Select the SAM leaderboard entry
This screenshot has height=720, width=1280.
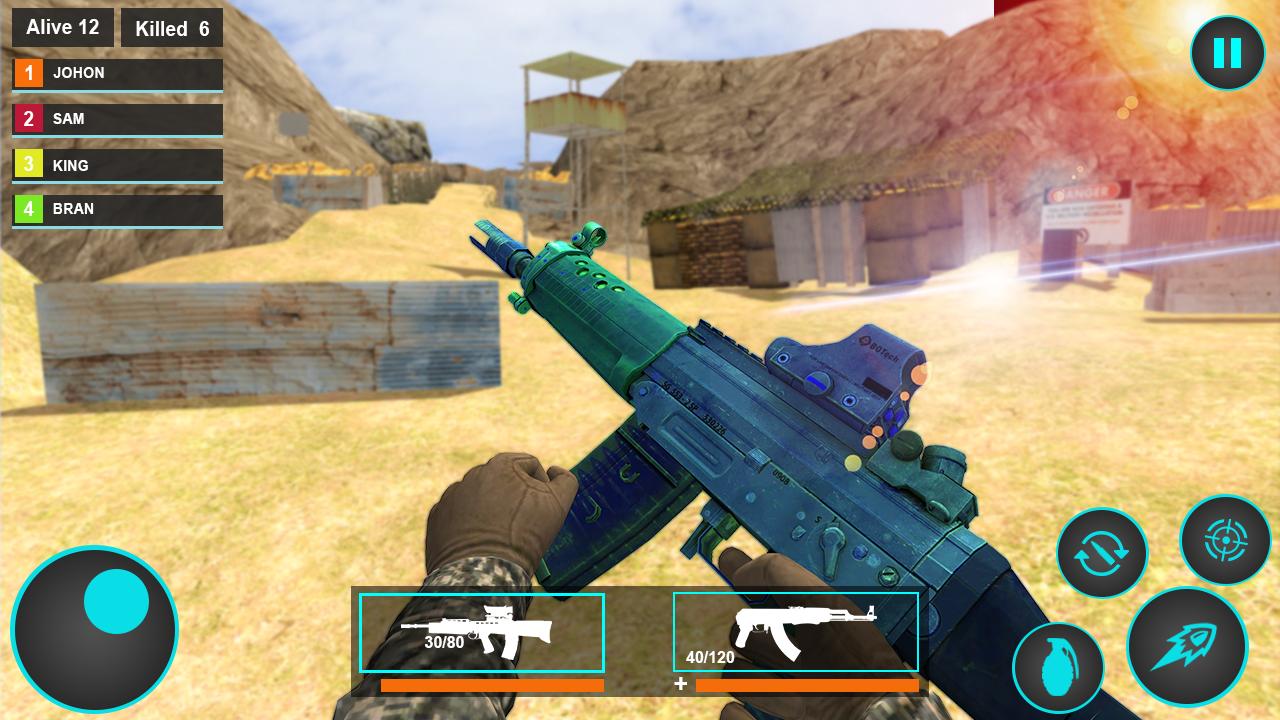point(117,119)
